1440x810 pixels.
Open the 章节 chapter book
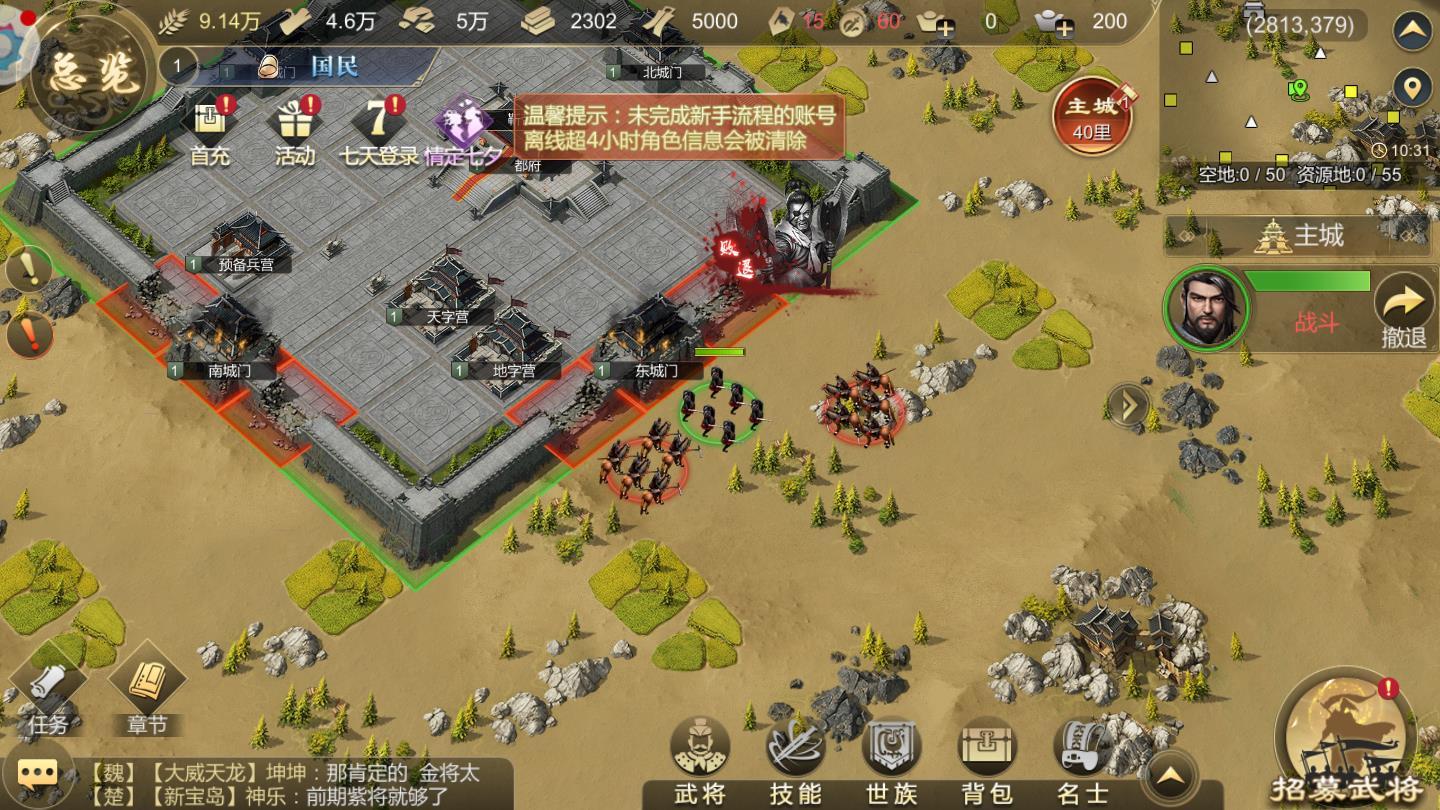pos(146,692)
